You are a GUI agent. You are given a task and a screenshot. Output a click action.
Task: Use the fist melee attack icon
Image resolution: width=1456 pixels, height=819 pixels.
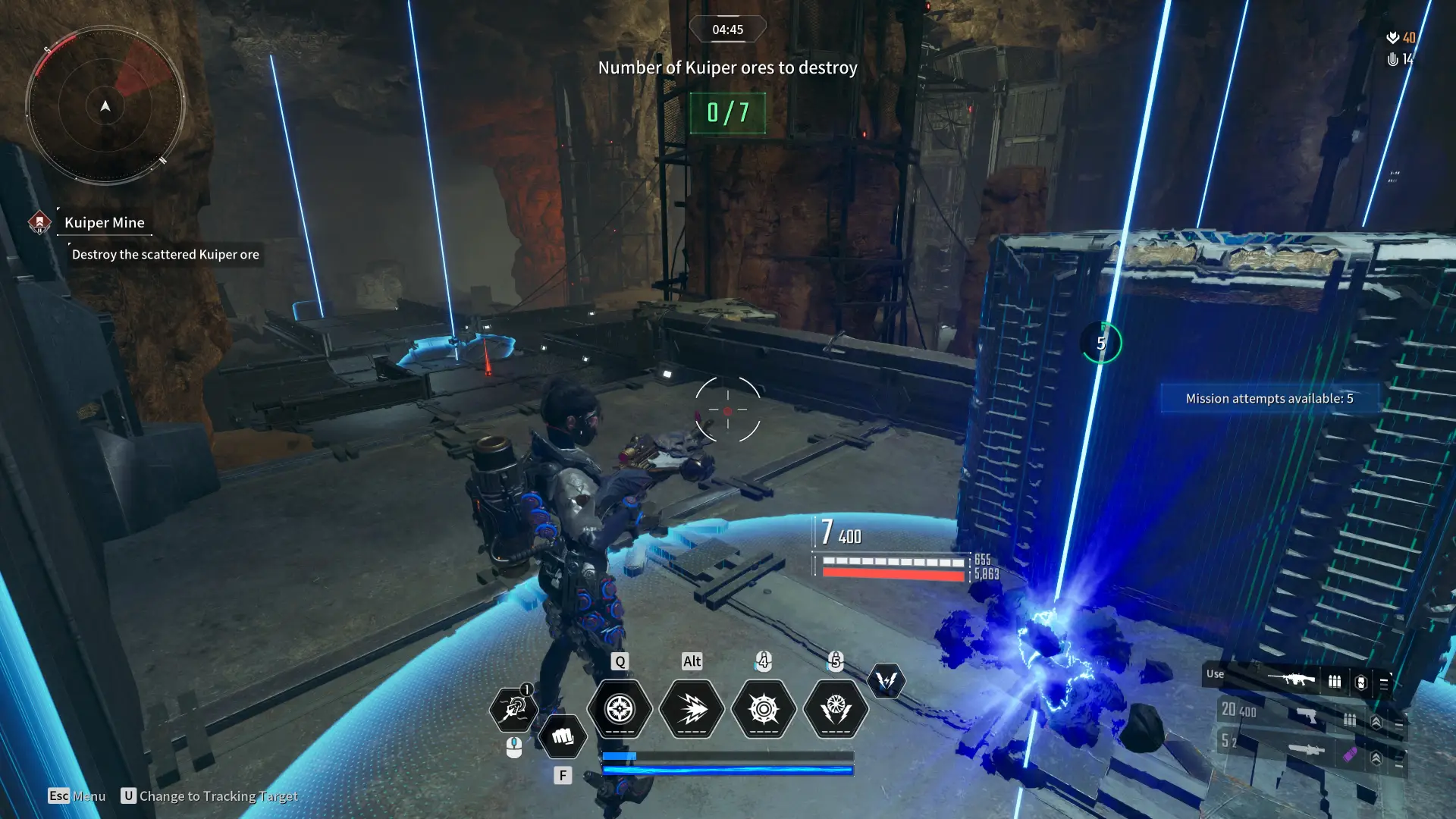pyautogui.click(x=562, y=736)
